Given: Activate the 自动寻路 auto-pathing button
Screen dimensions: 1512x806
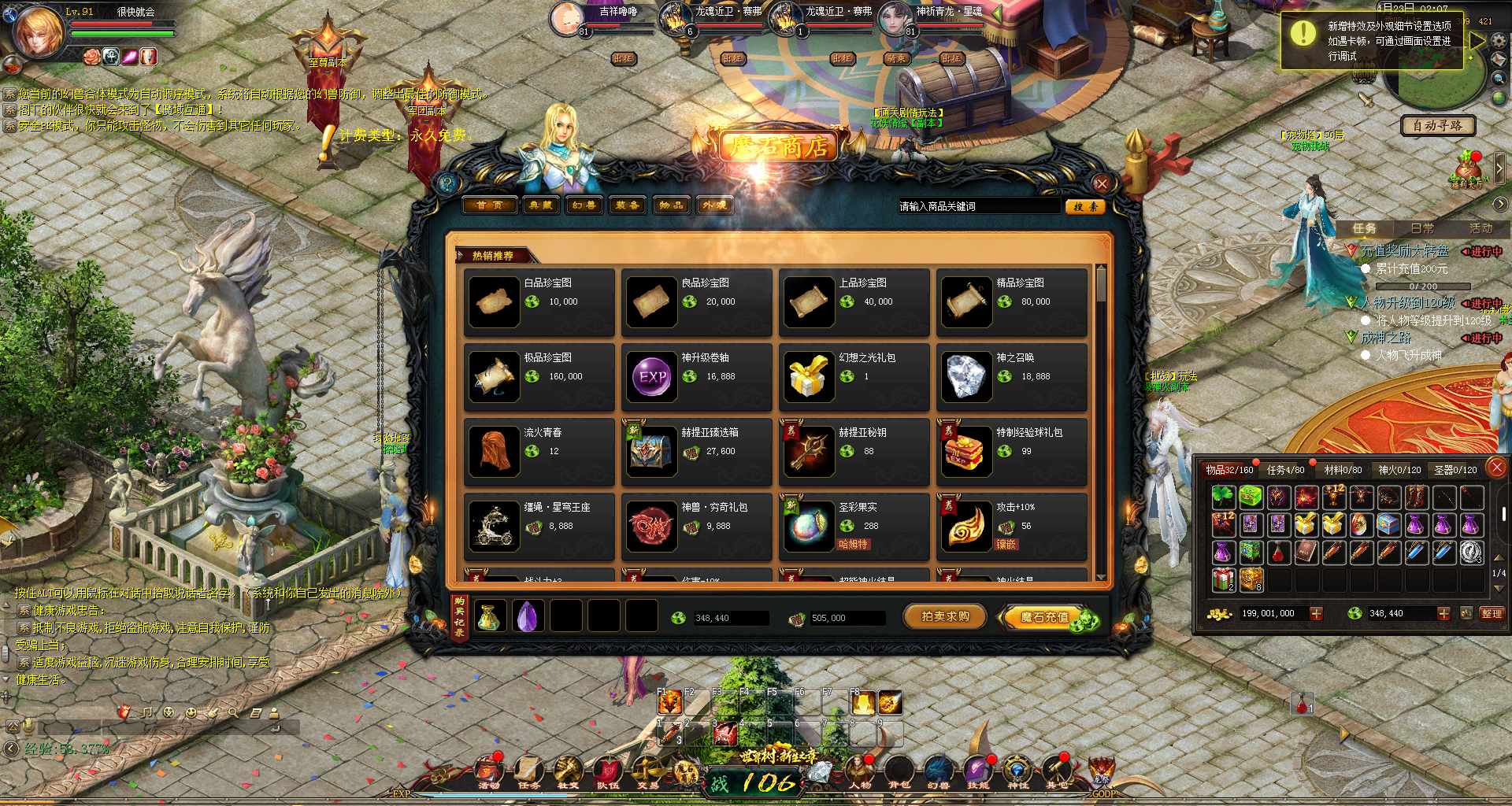Looking at the screenshot, I should 1437,125.
